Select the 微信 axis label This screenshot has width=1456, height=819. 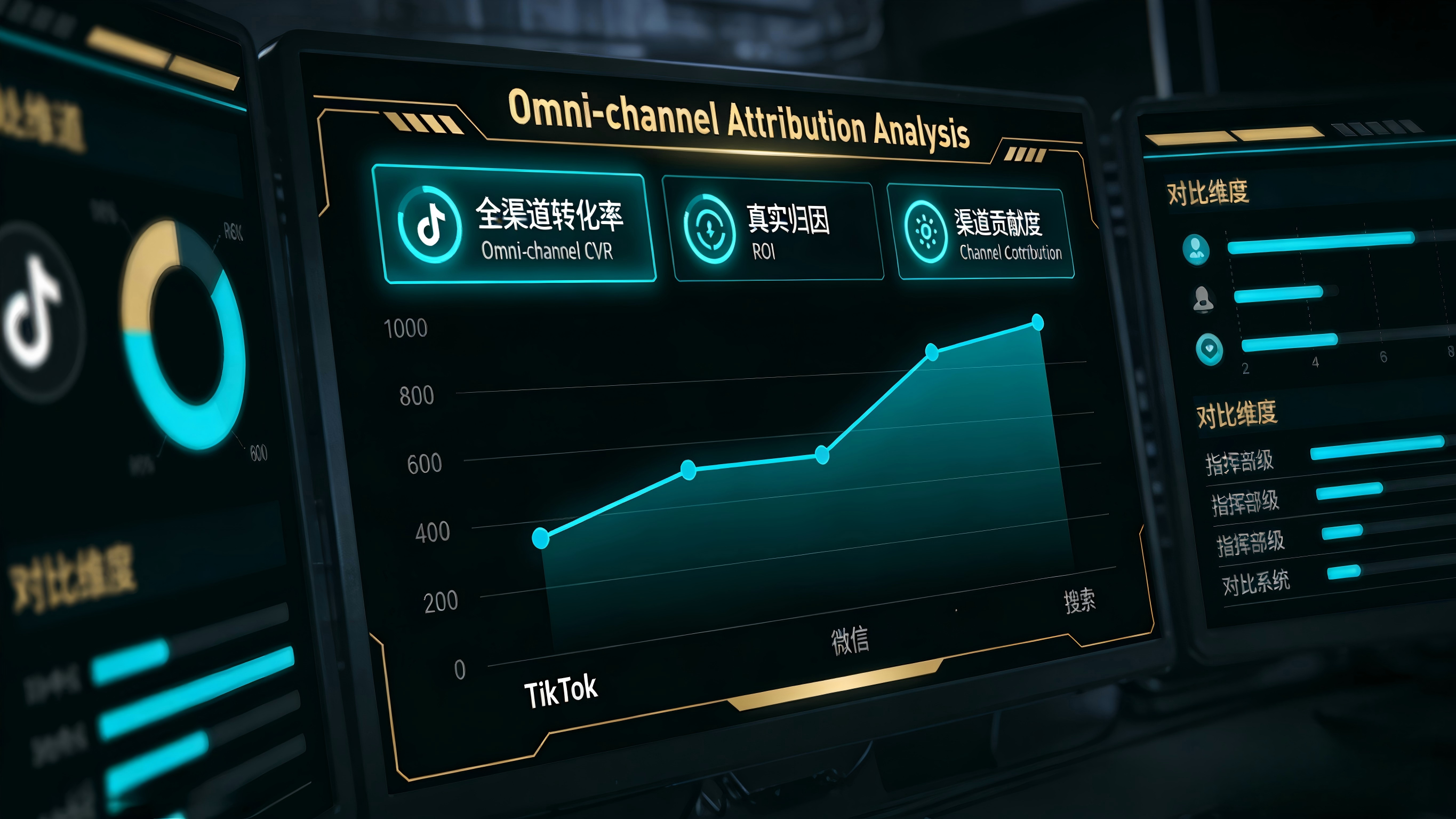coord(850,640)
